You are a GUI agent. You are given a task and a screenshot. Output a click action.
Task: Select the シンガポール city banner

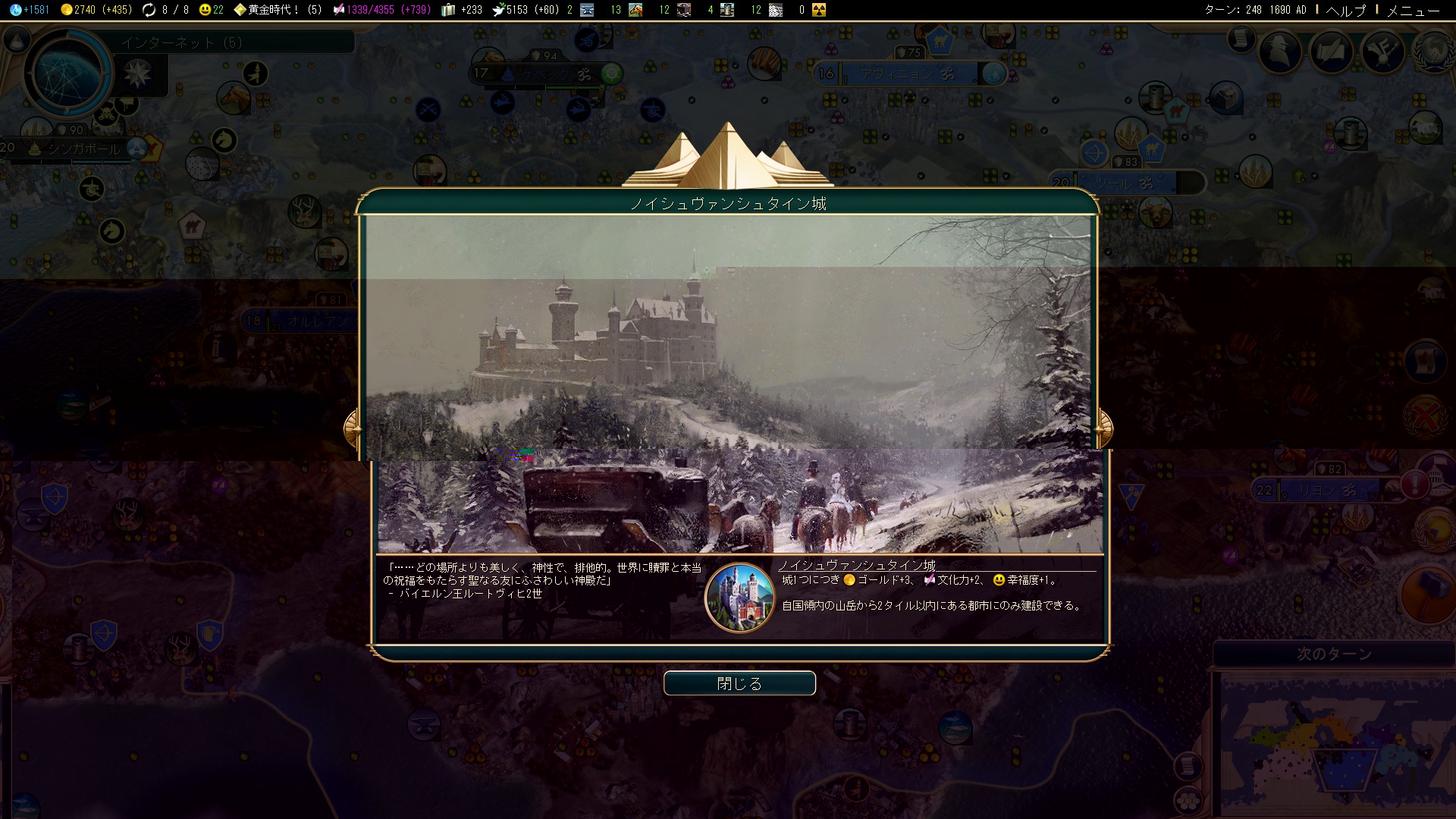pos(83,149)
